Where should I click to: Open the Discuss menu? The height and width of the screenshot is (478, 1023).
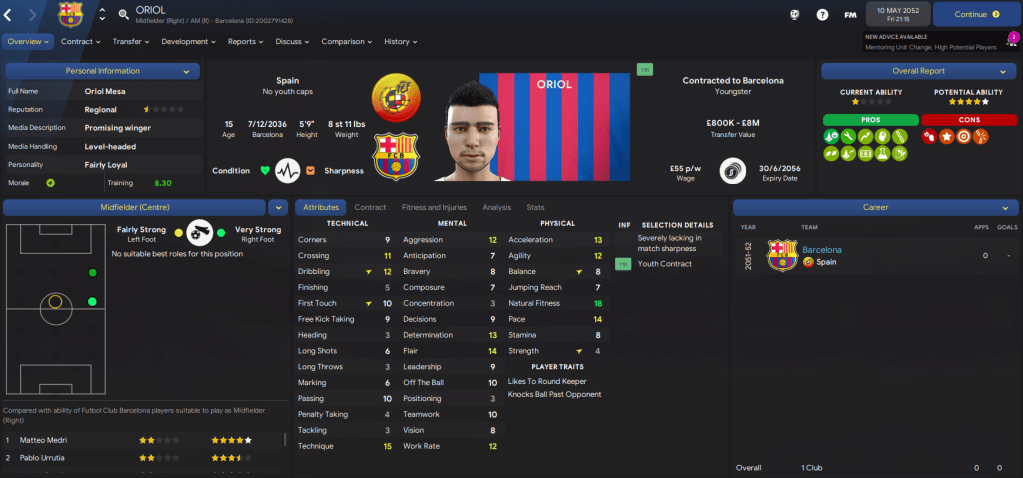292,42
